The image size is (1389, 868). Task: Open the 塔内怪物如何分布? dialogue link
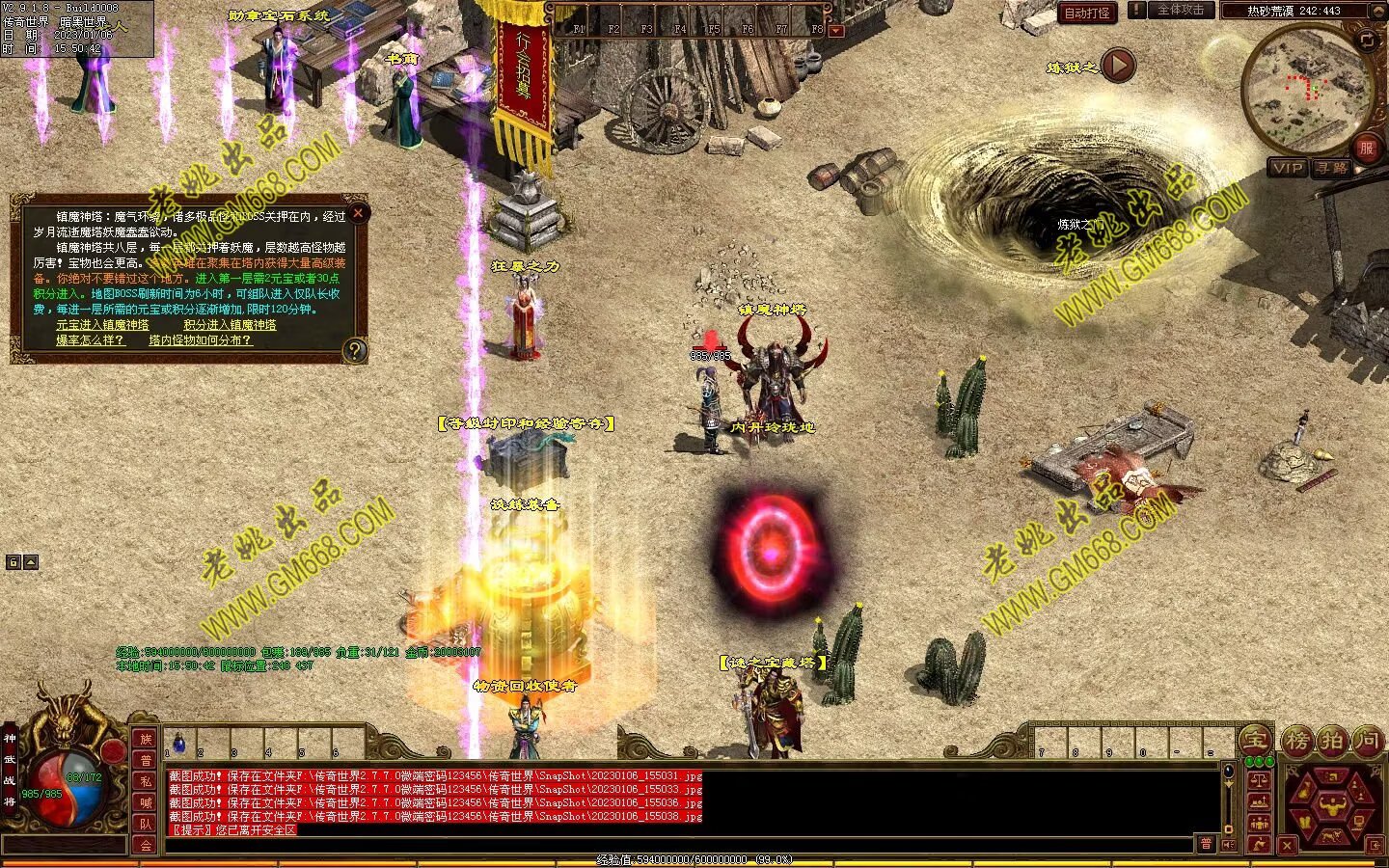200,340
